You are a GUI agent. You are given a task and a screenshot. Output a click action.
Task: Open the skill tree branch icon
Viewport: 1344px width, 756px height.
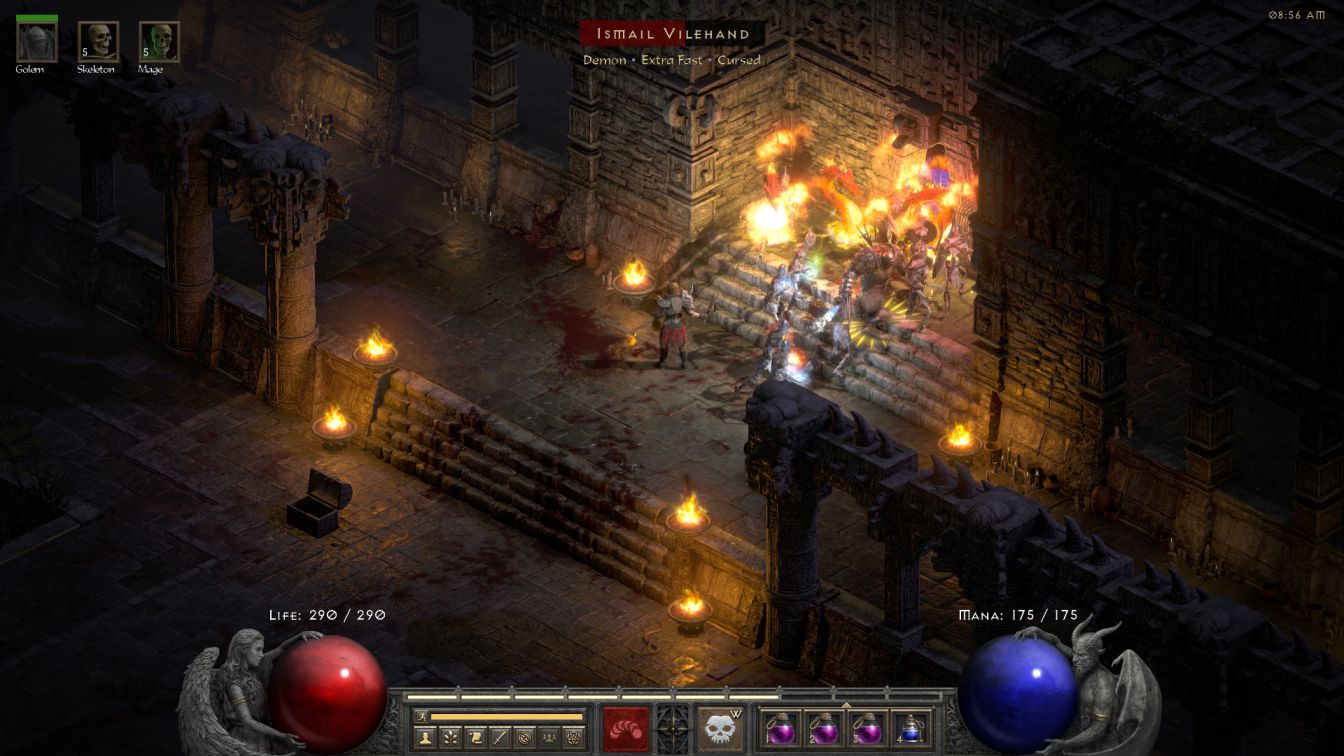point(451,738)
